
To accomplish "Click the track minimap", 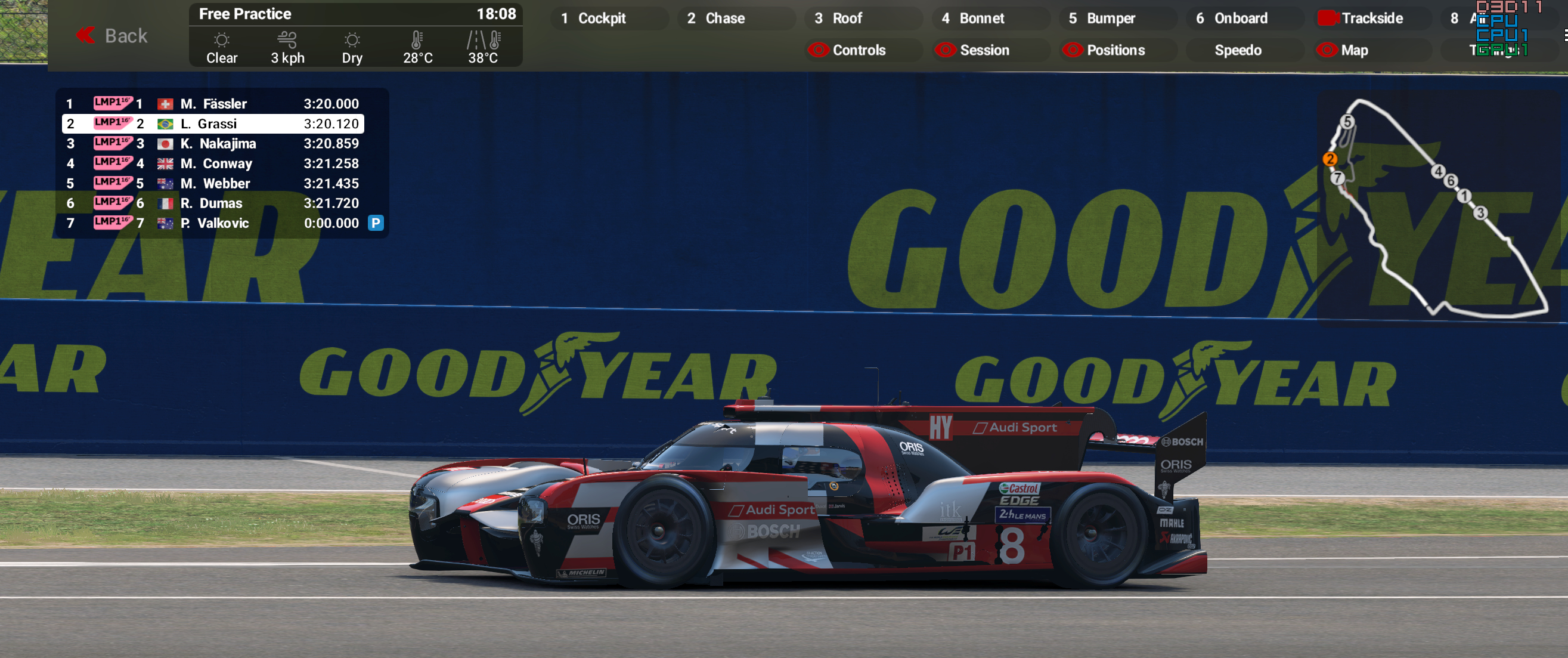I will [x=1436, y=207].
